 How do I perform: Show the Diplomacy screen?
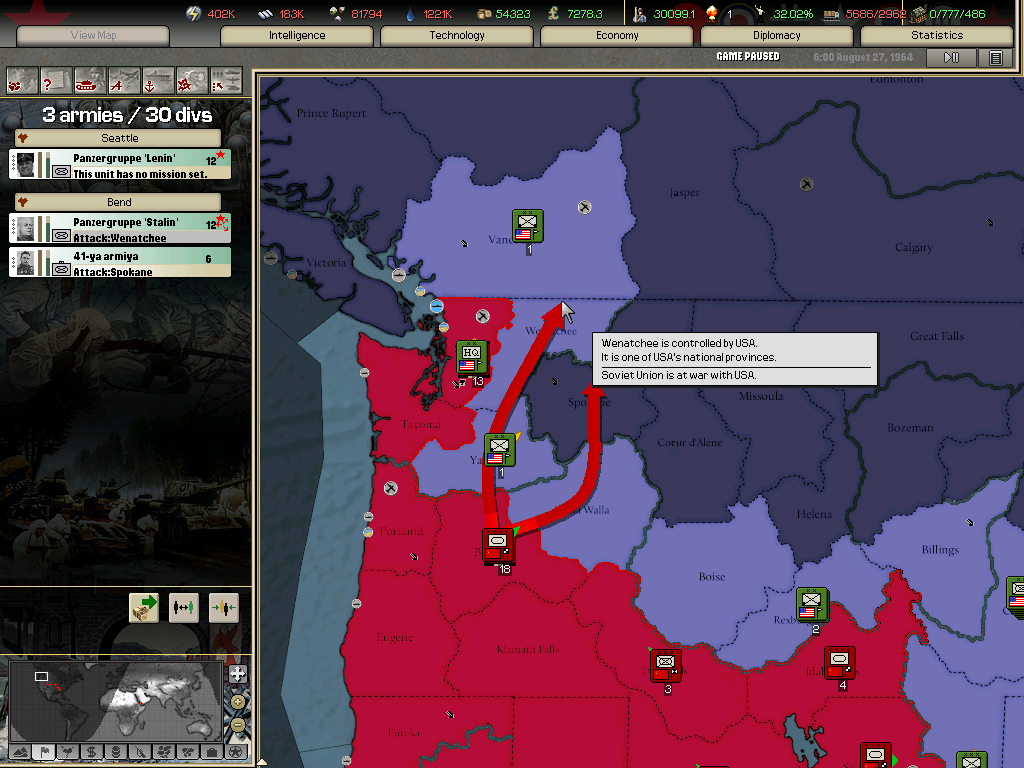(x=777, y=36)
